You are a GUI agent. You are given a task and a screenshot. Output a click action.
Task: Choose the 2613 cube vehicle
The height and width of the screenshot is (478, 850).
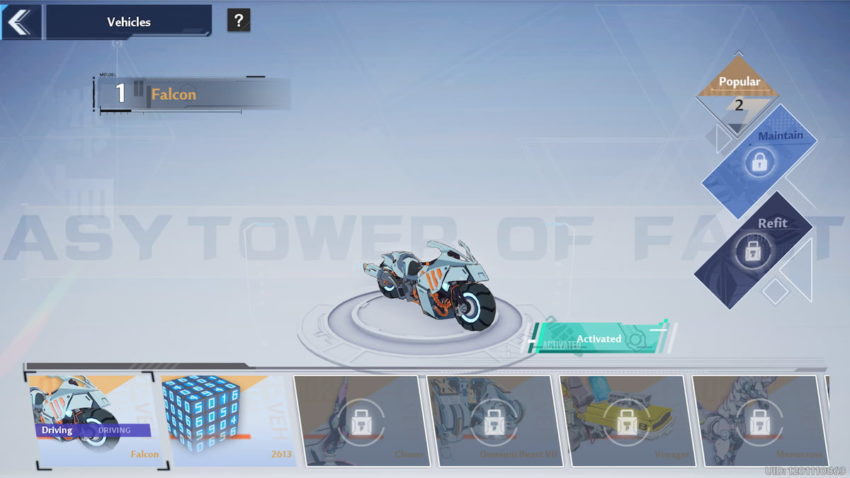pyautogui.click(x=226, y=420)
